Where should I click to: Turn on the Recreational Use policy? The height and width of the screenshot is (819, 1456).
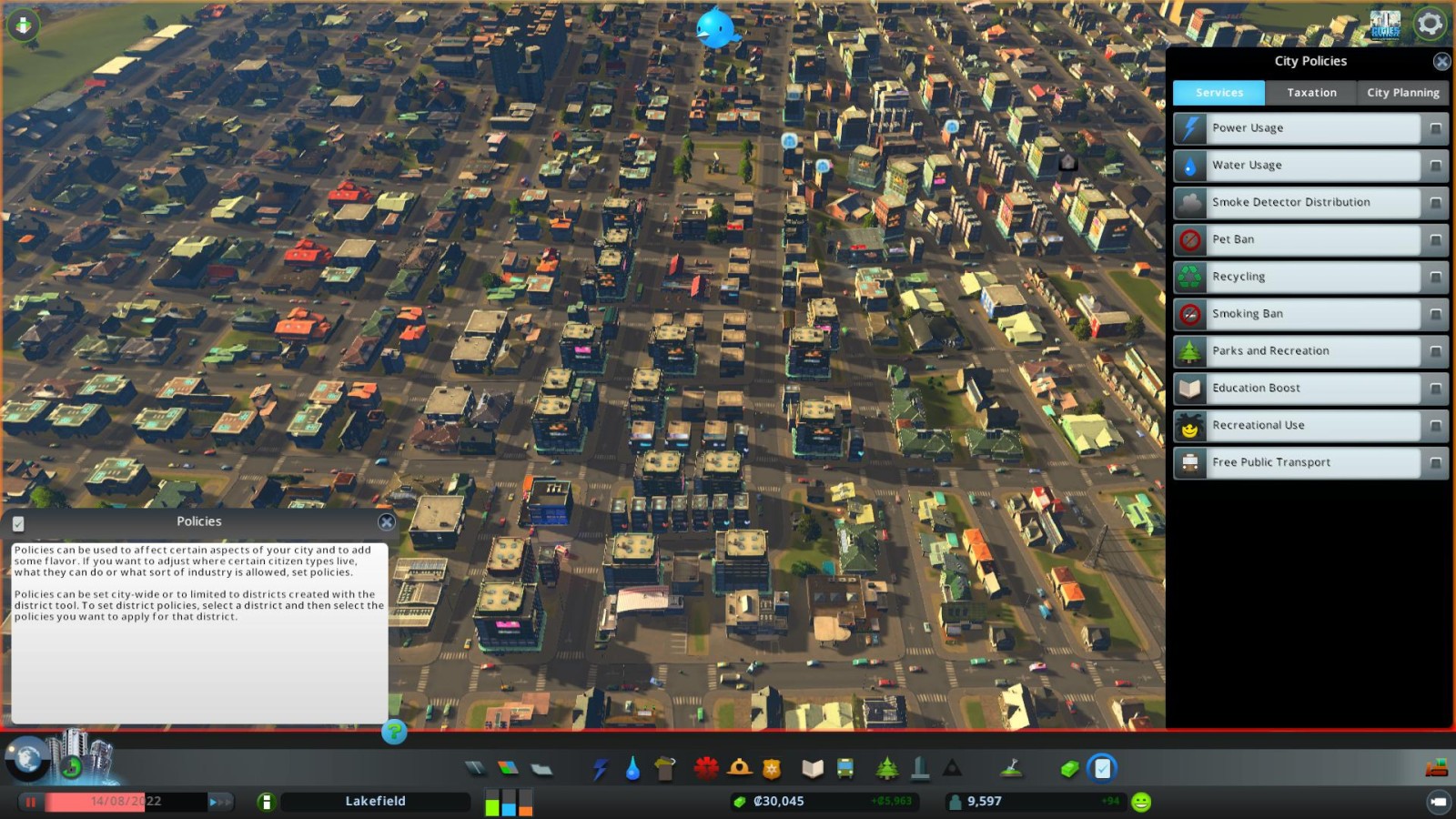click(x=1435, y=426)
